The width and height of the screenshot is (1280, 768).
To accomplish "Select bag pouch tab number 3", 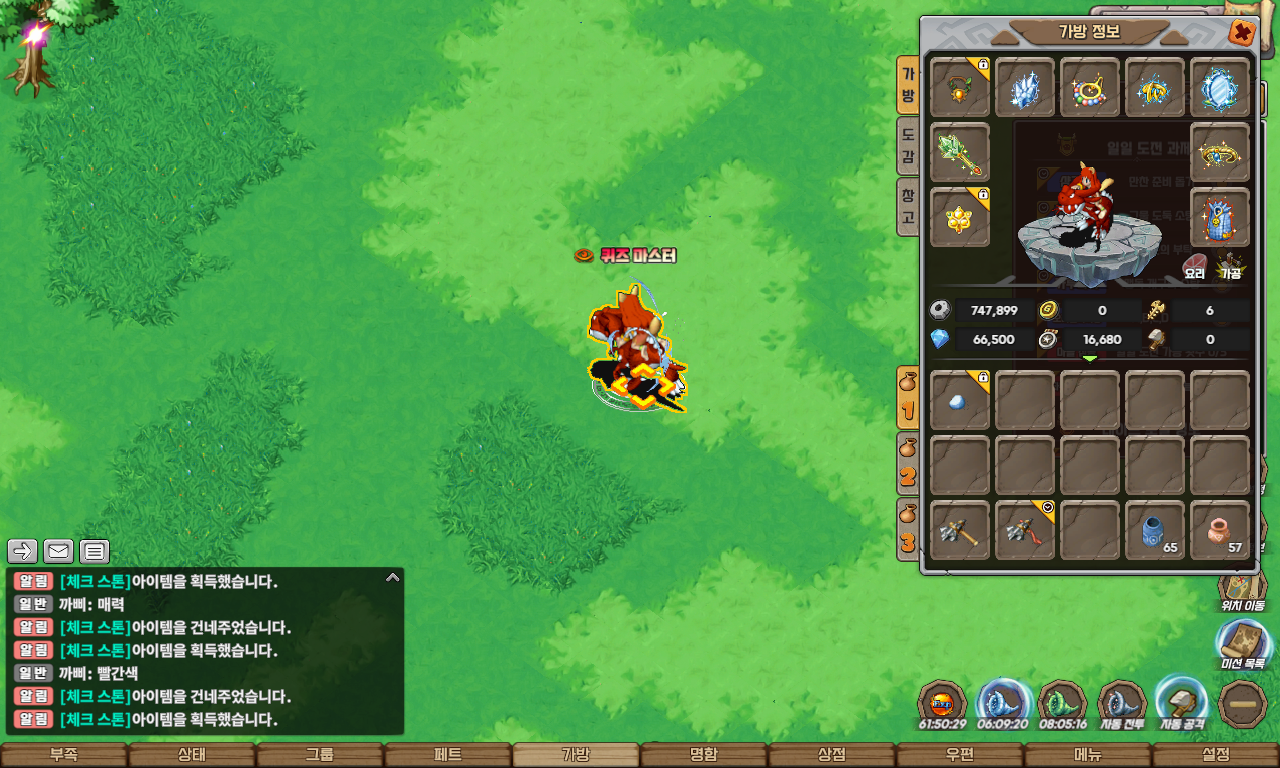I will pyautogui.click(x=908, y=529).
